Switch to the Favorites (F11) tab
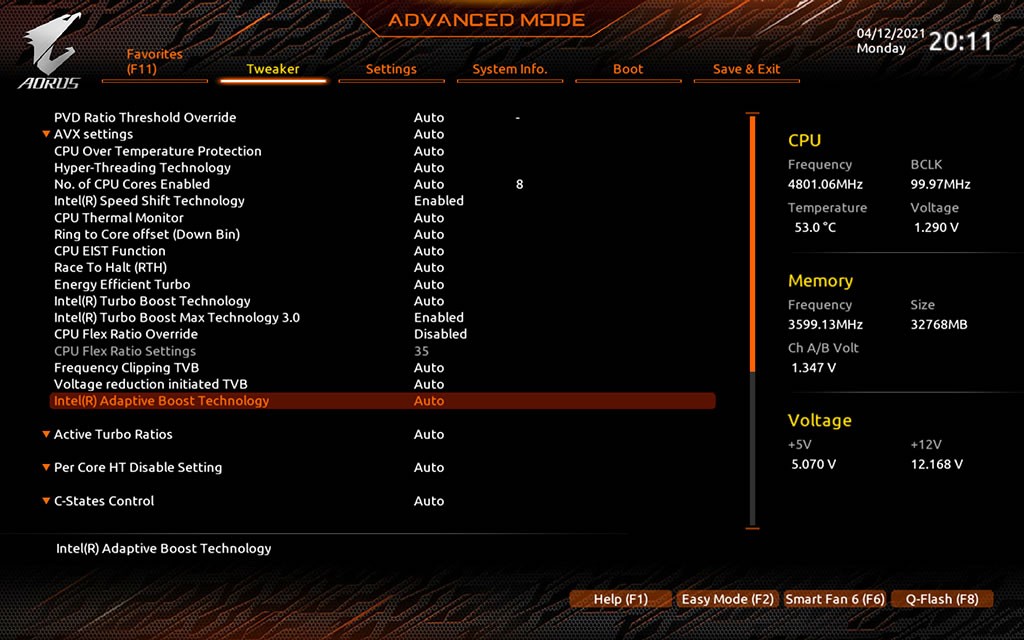The width and height of the screenshot is (1024, 640). coord(155,62)
